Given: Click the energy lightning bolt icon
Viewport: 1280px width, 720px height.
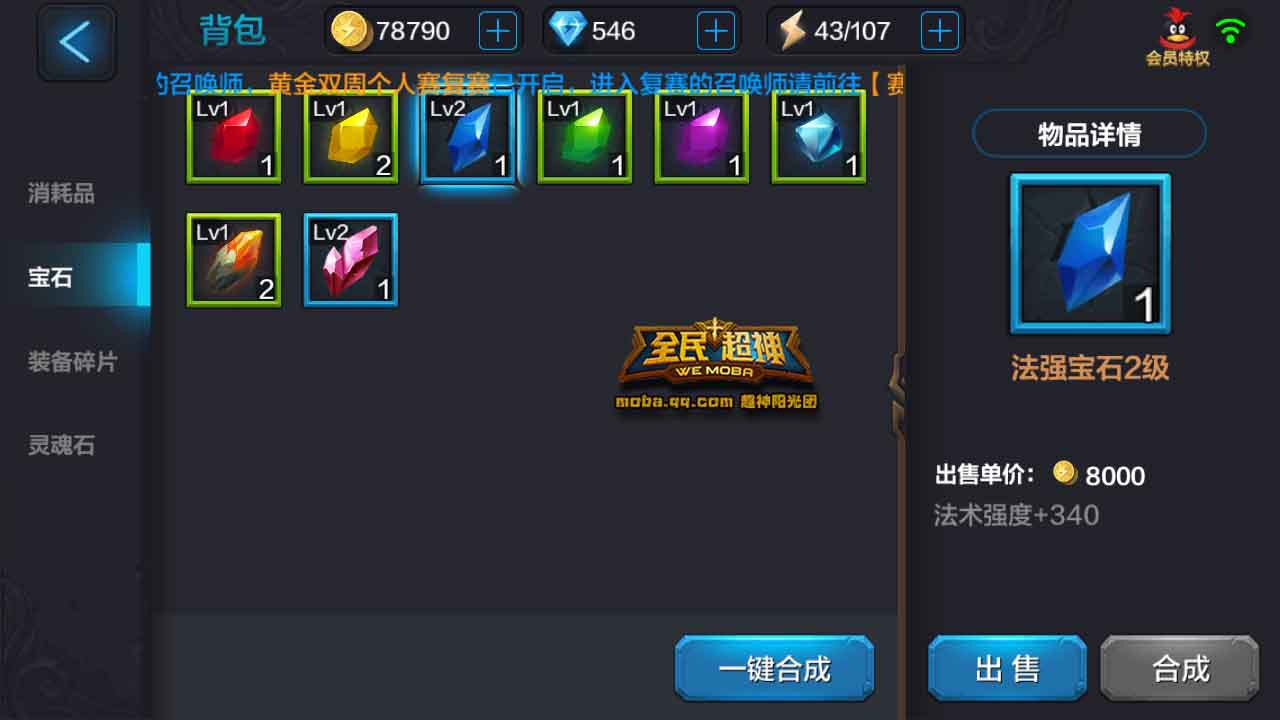Looking at the screenshot, I should coord(793,30).
